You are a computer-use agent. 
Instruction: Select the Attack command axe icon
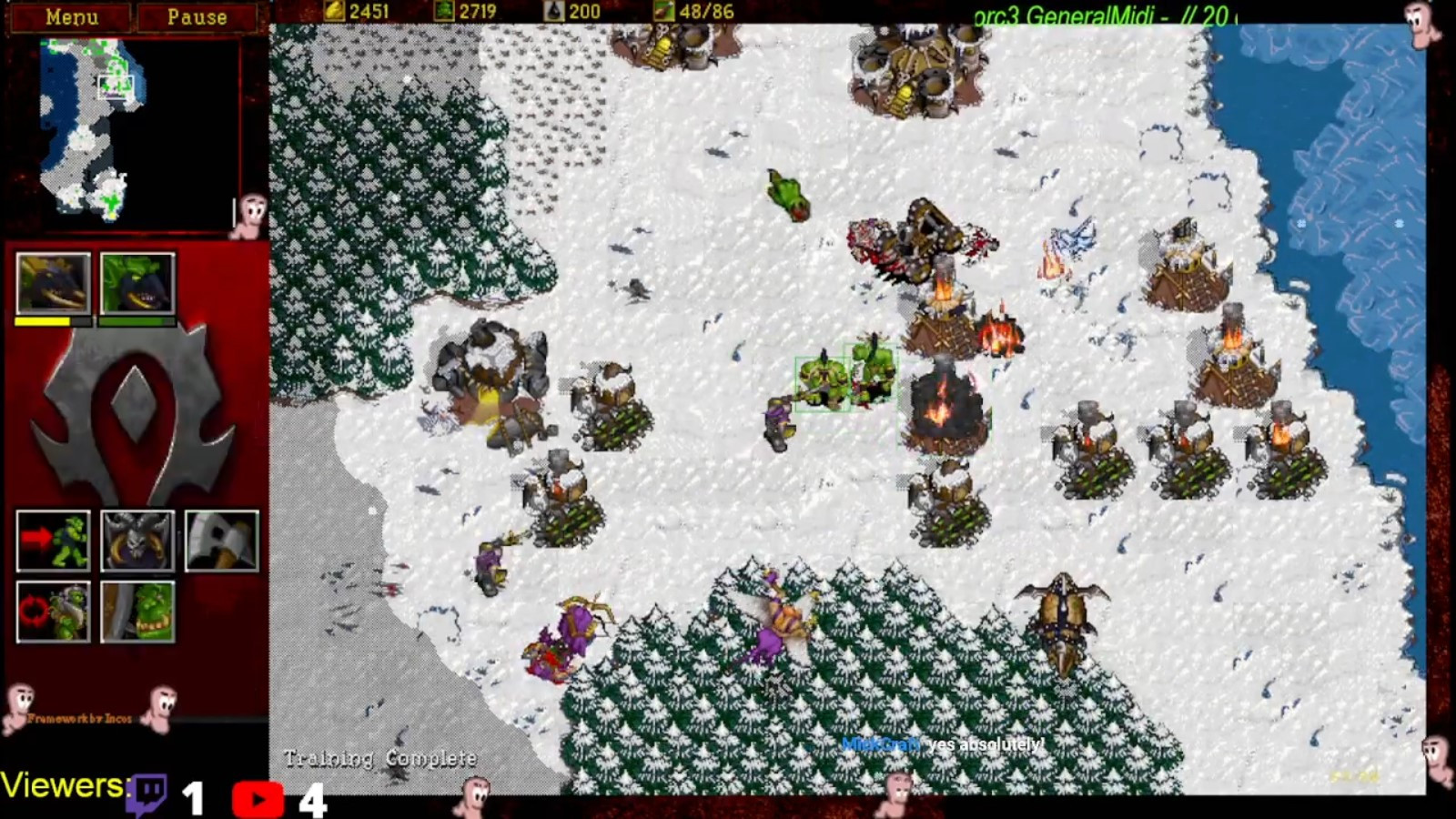point(221,541)
